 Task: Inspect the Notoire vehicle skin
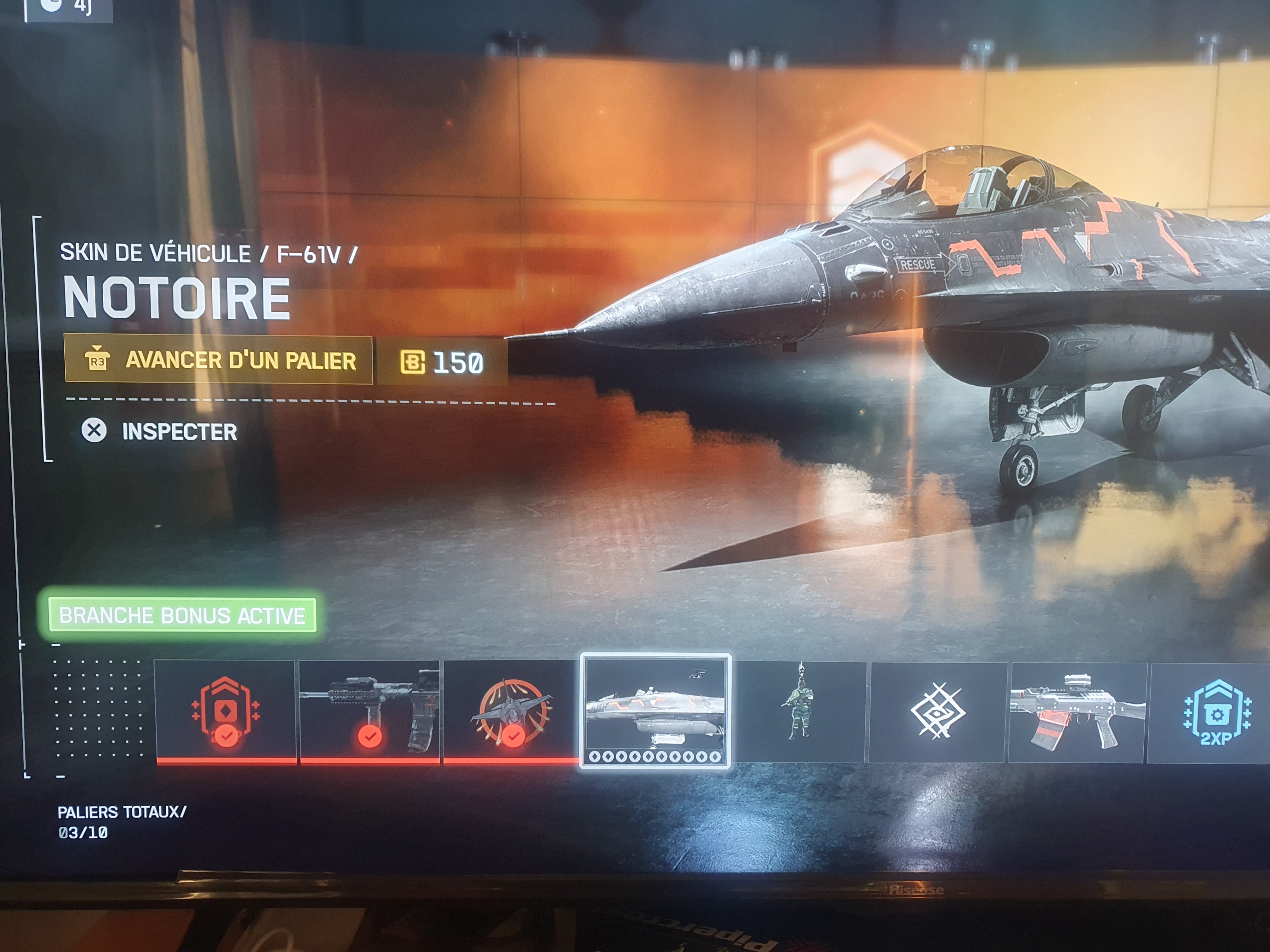160,431
